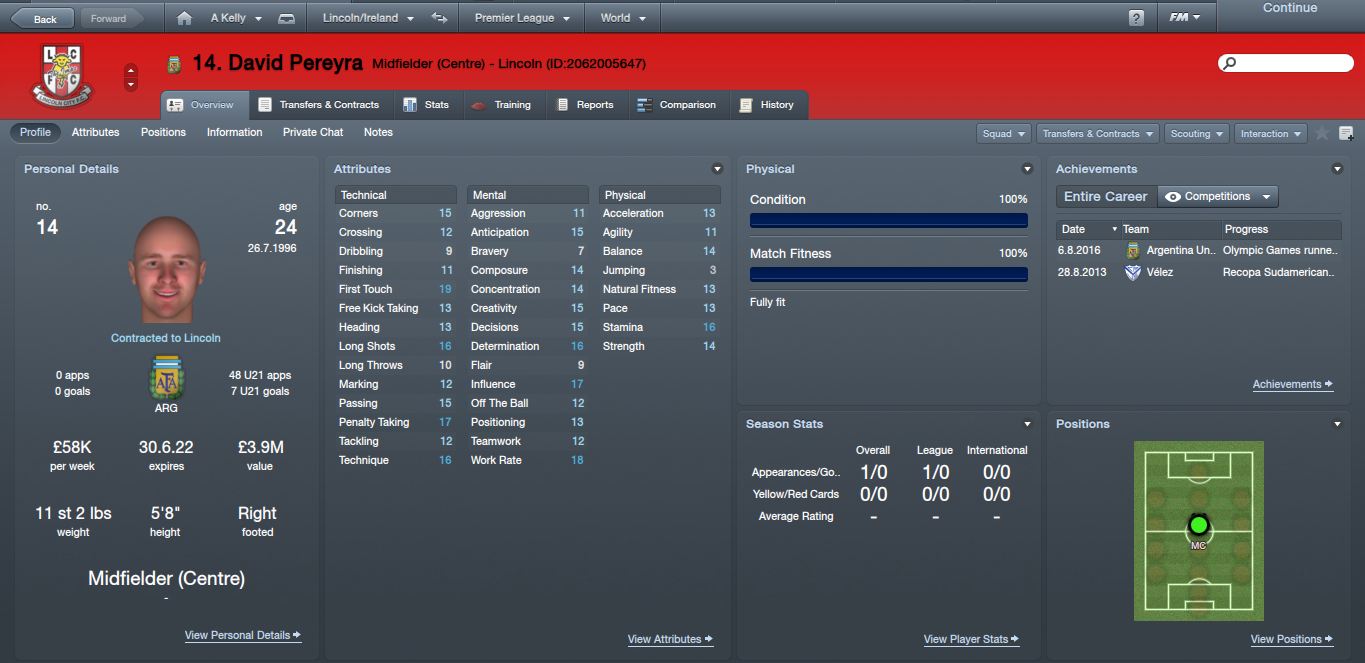The image size is (1365, 663).
Task: Open the Squad dropdown
Action: (x=1004, y=134)
